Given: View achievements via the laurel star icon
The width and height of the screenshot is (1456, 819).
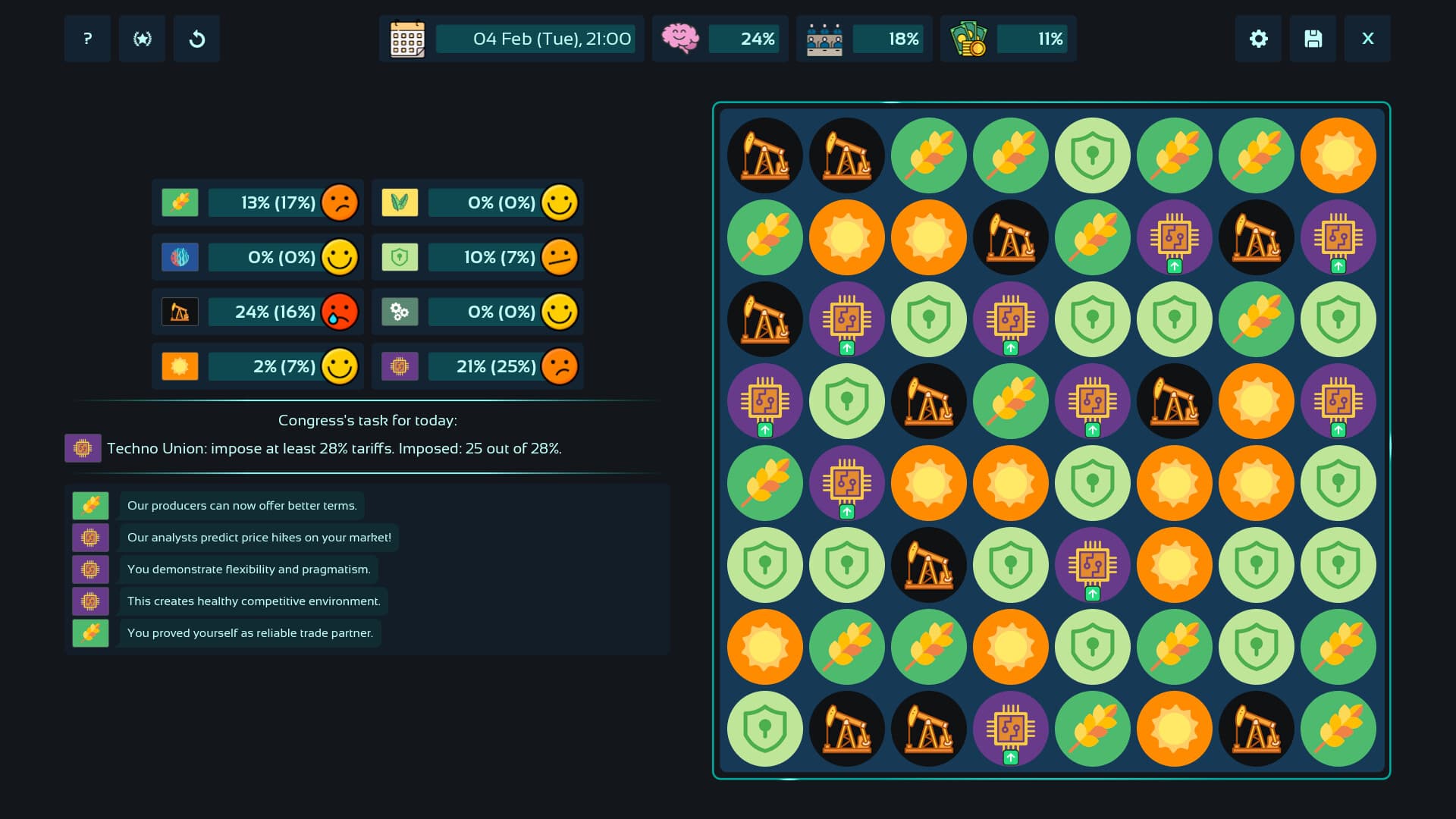Looking at the screenshot, I should (x=142, y=39).
